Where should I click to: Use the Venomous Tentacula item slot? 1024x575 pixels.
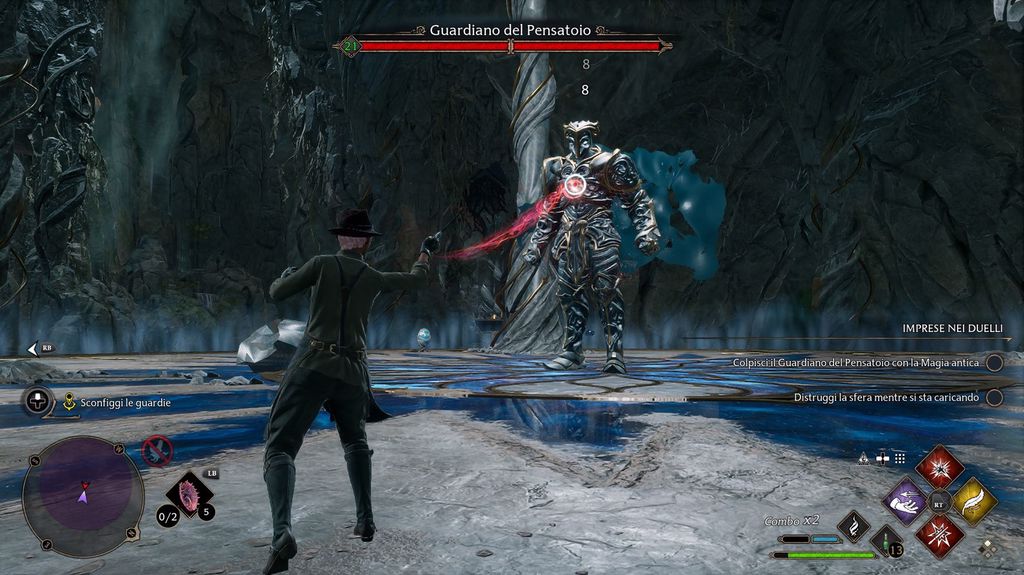click(188, 496)
